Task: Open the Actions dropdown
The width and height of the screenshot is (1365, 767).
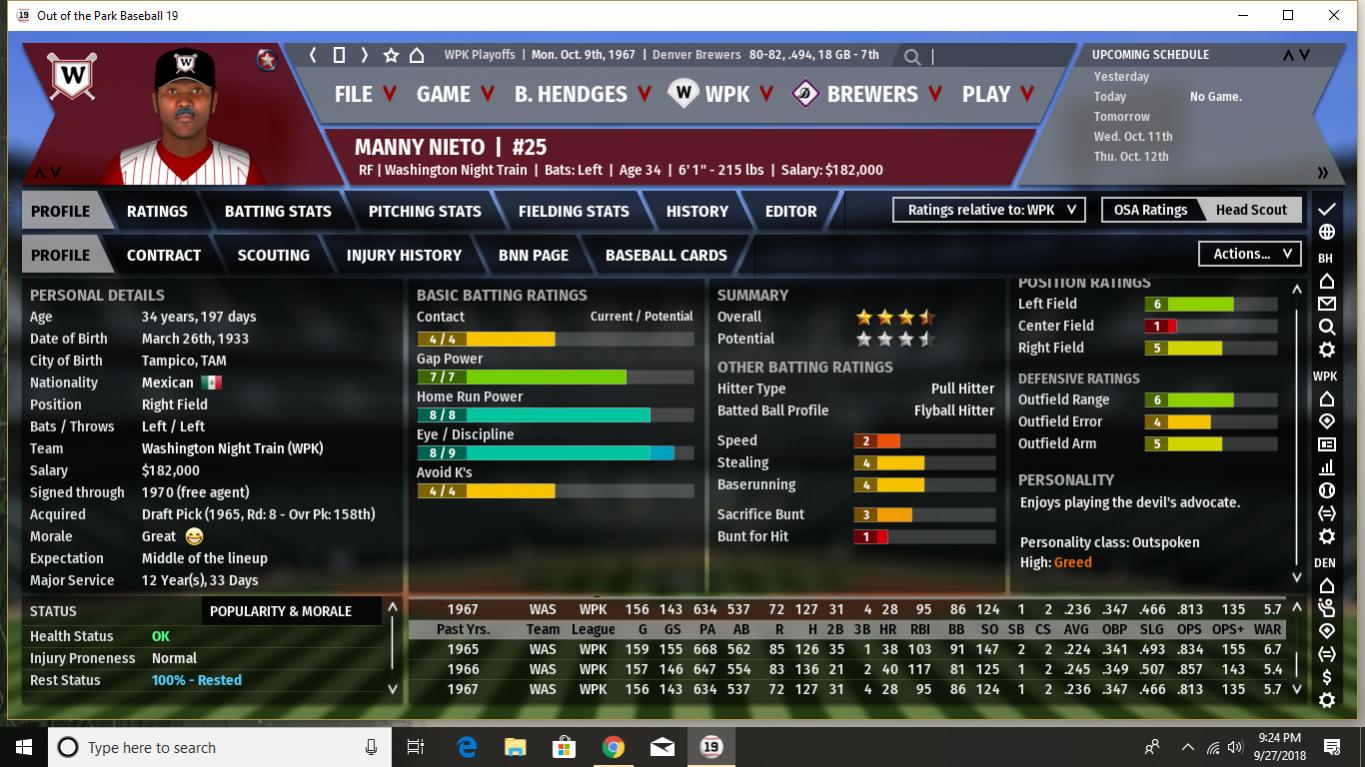Action: (1250, 254)
